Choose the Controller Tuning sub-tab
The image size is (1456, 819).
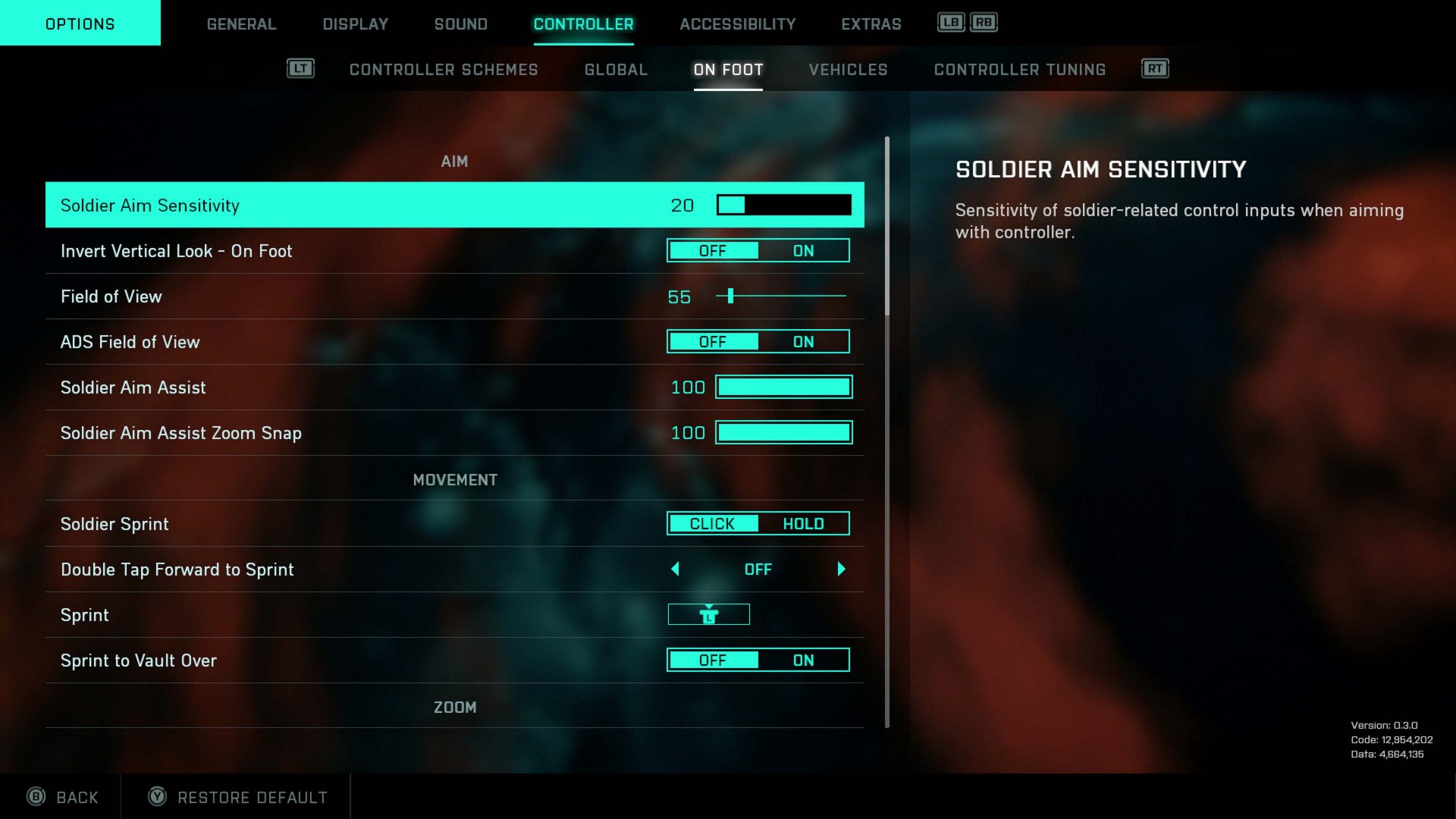(x=1019, y=70)
